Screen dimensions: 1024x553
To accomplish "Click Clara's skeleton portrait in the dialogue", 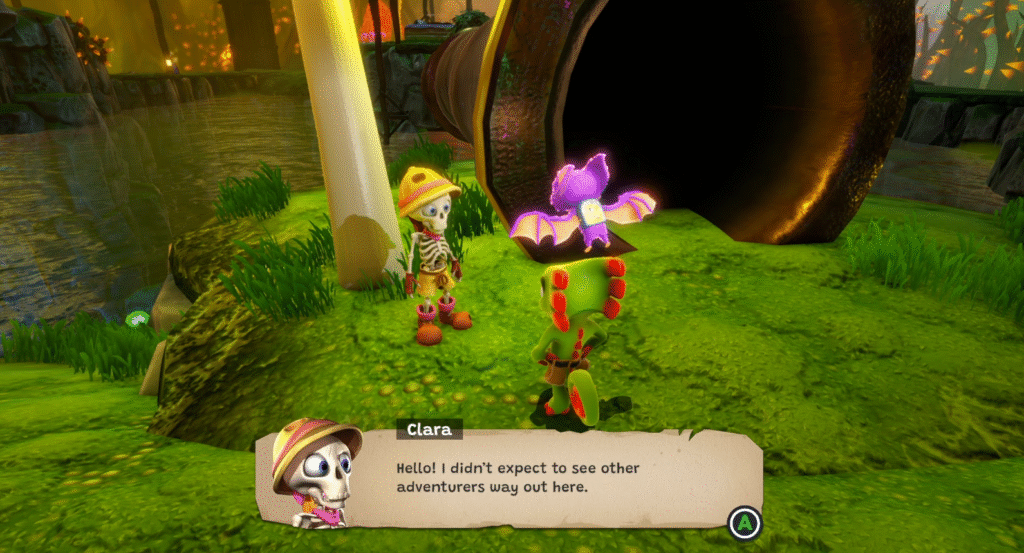I will 316,474.
